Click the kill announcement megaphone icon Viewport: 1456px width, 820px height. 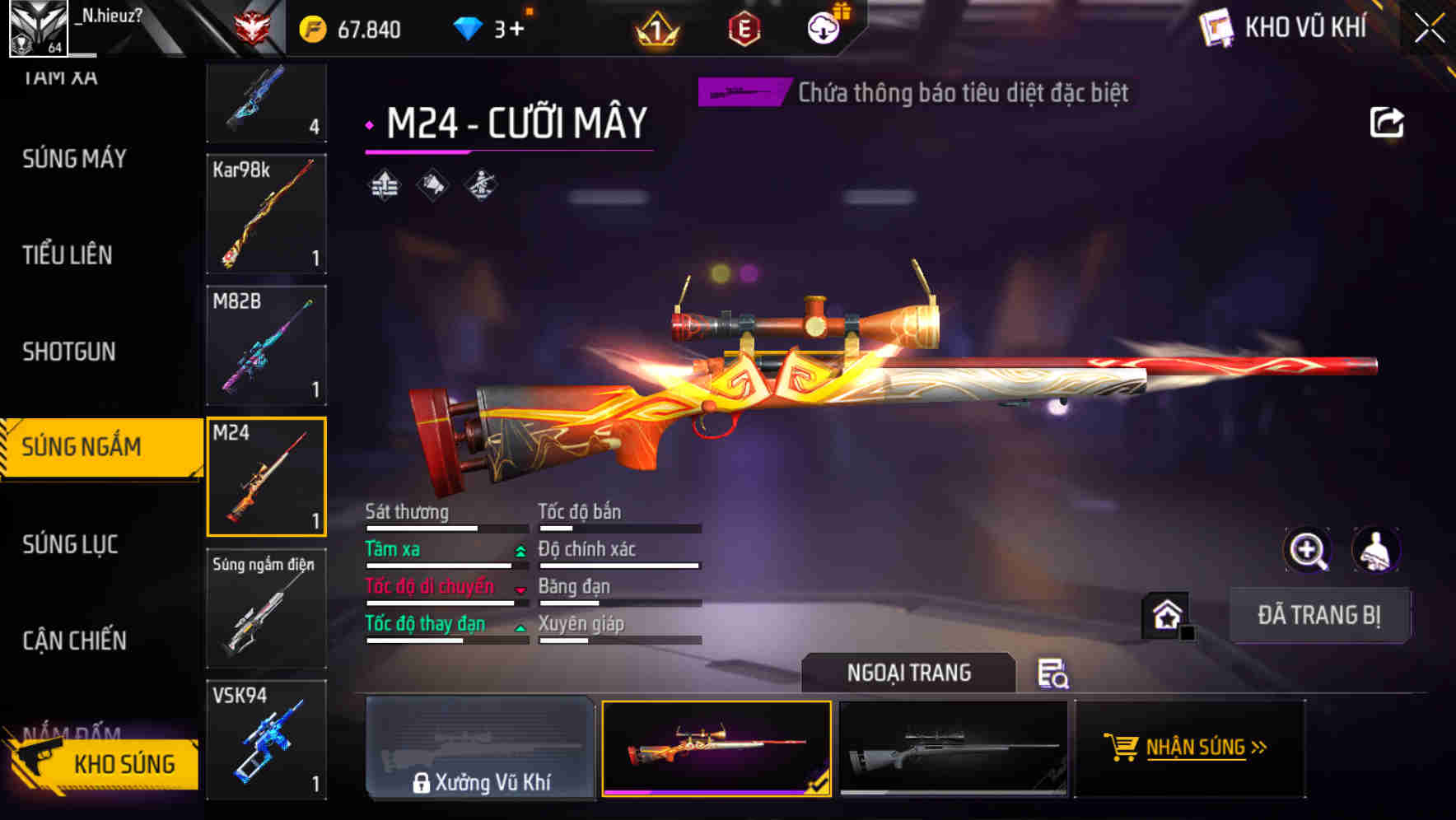[x=432, y=185]
